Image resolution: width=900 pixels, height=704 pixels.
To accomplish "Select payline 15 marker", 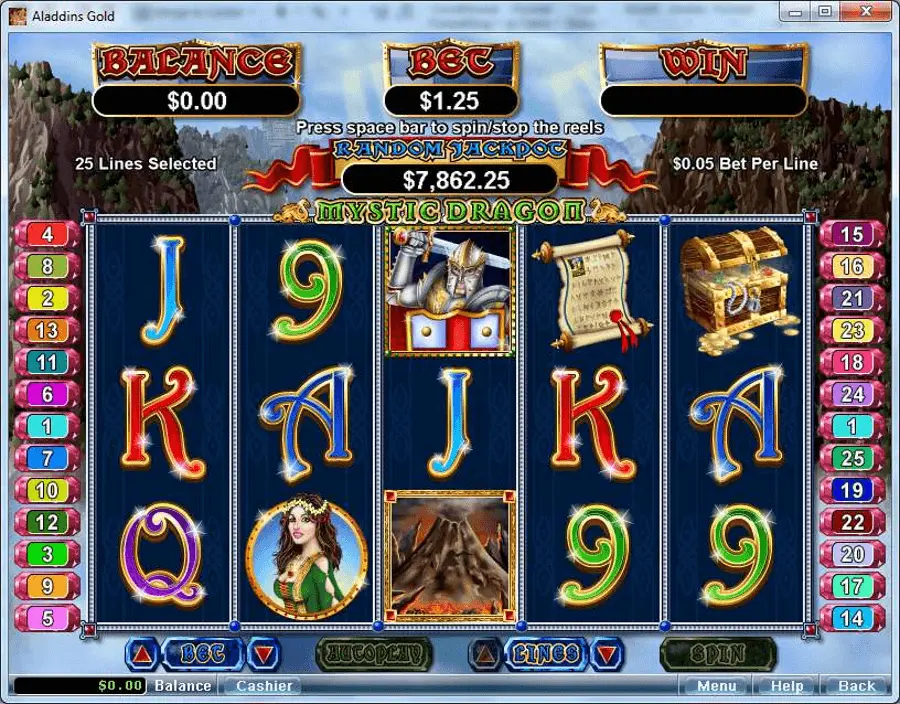I will click(x=851, y=235).
